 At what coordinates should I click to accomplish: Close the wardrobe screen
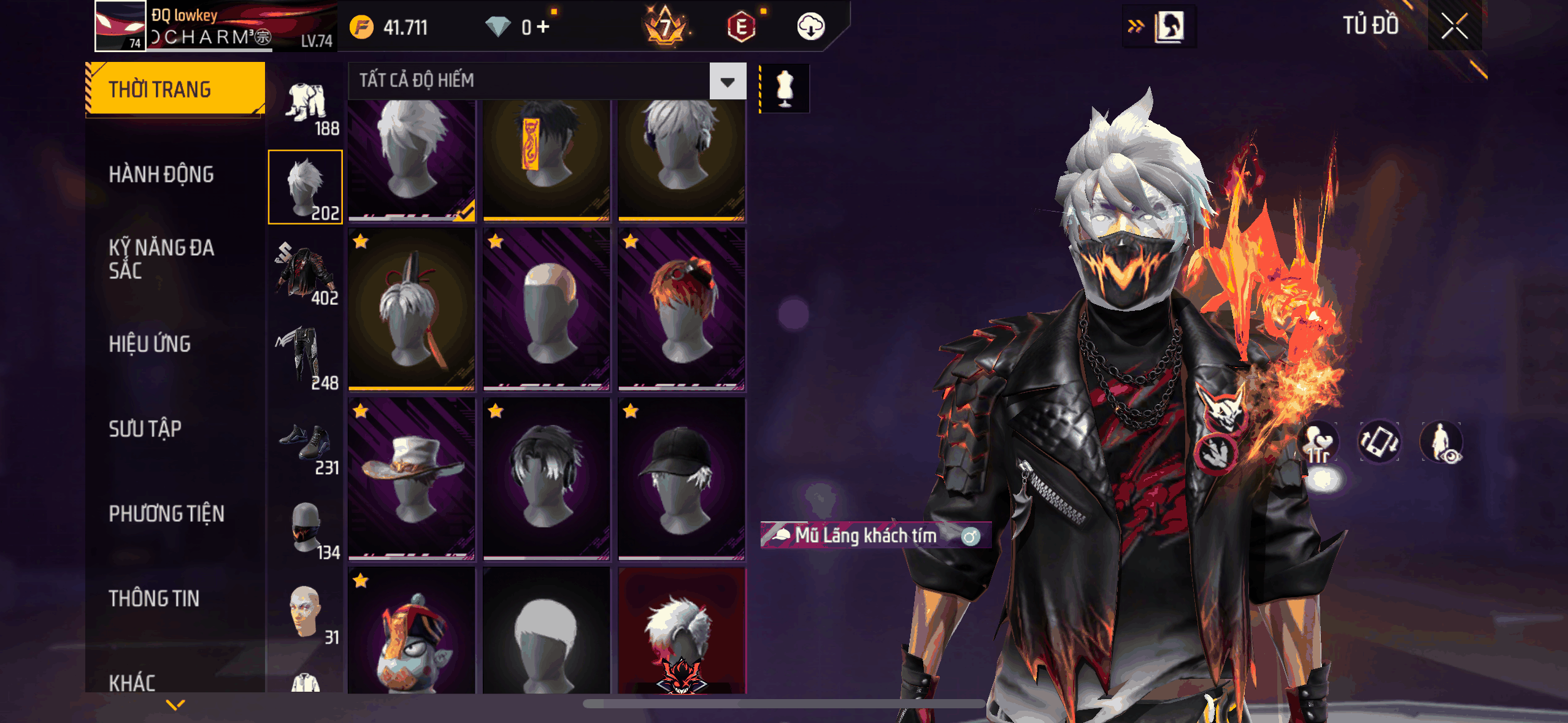tap(1454, 26)
